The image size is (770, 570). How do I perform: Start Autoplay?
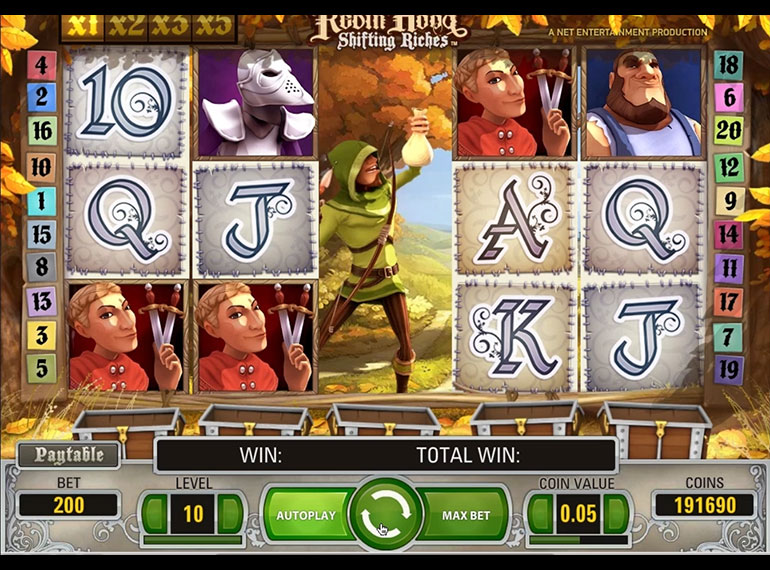(306, 515)
